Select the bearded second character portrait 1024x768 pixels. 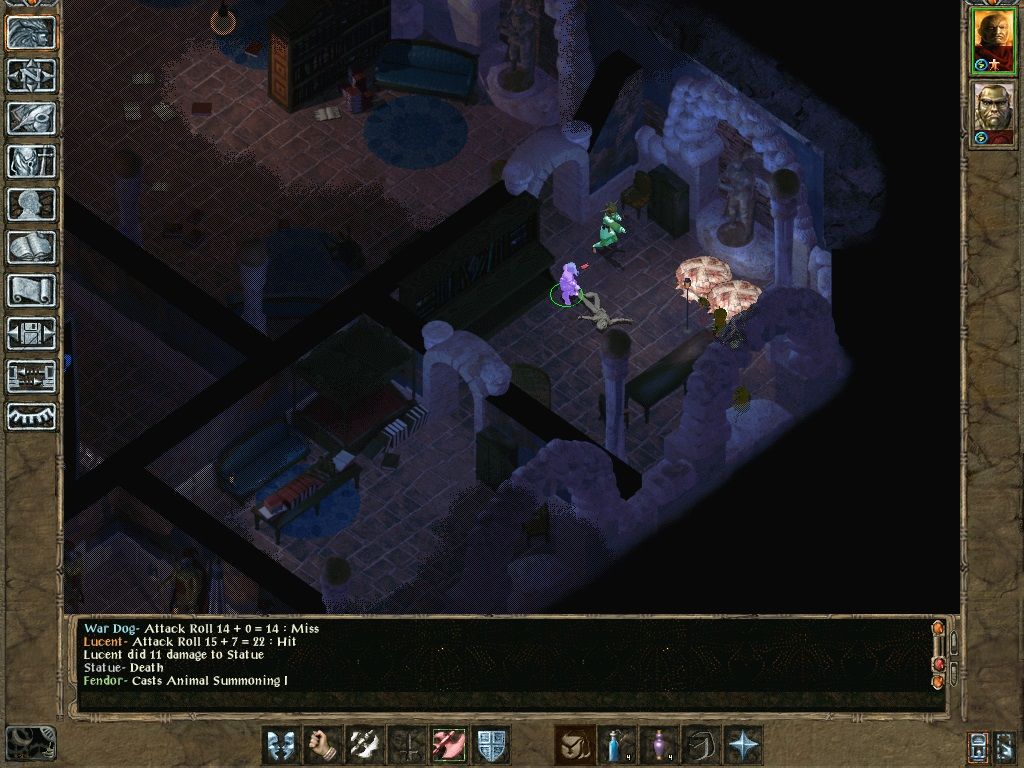click(994, 115)
